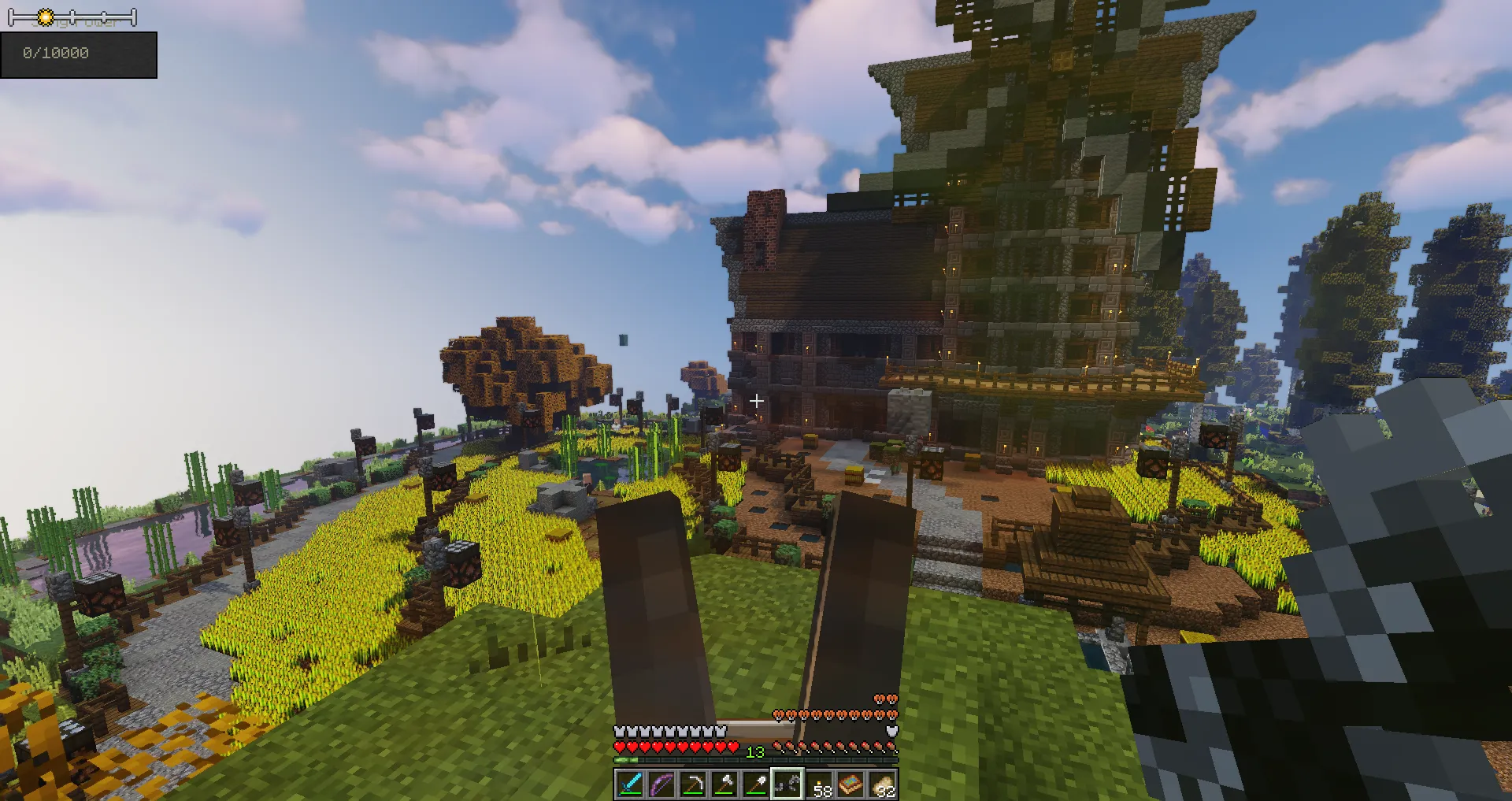Click the sun marker on the daylight timeline

coord(46,17)
